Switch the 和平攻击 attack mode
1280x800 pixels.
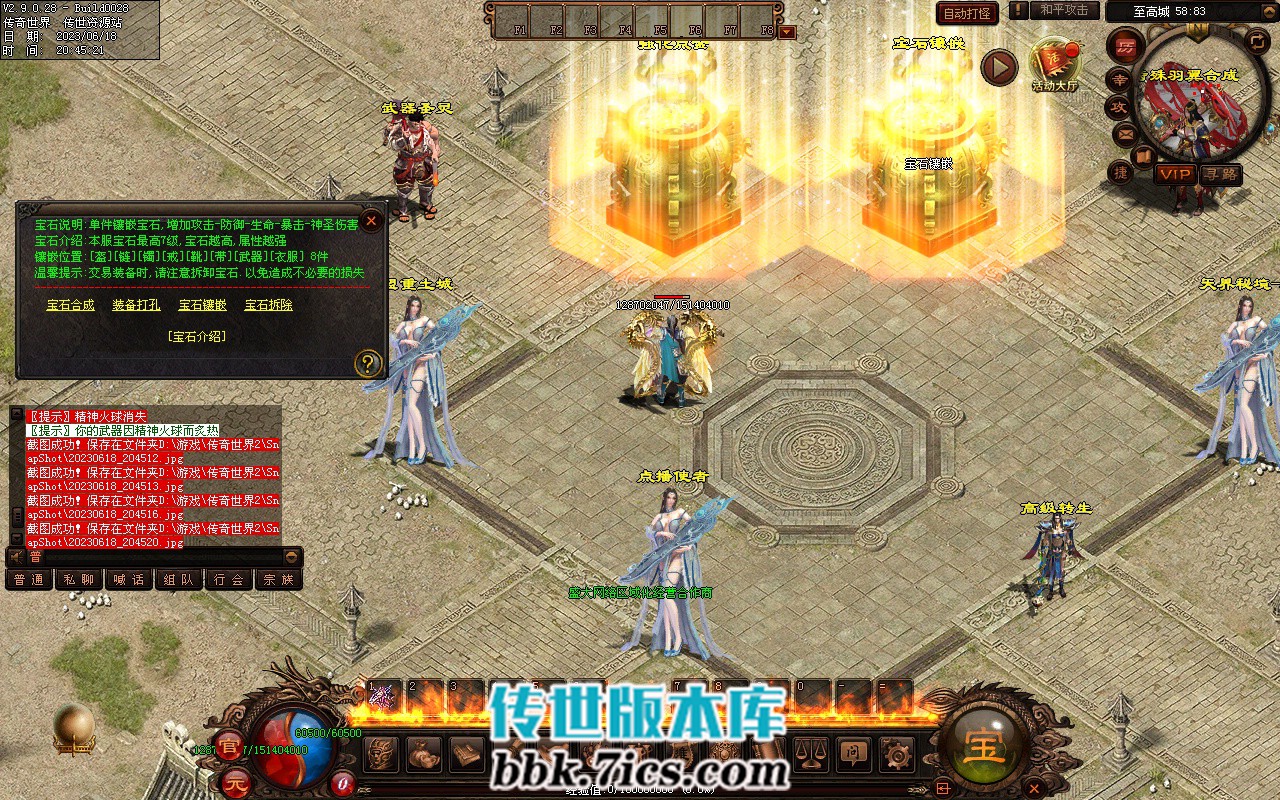point(1063,11)
